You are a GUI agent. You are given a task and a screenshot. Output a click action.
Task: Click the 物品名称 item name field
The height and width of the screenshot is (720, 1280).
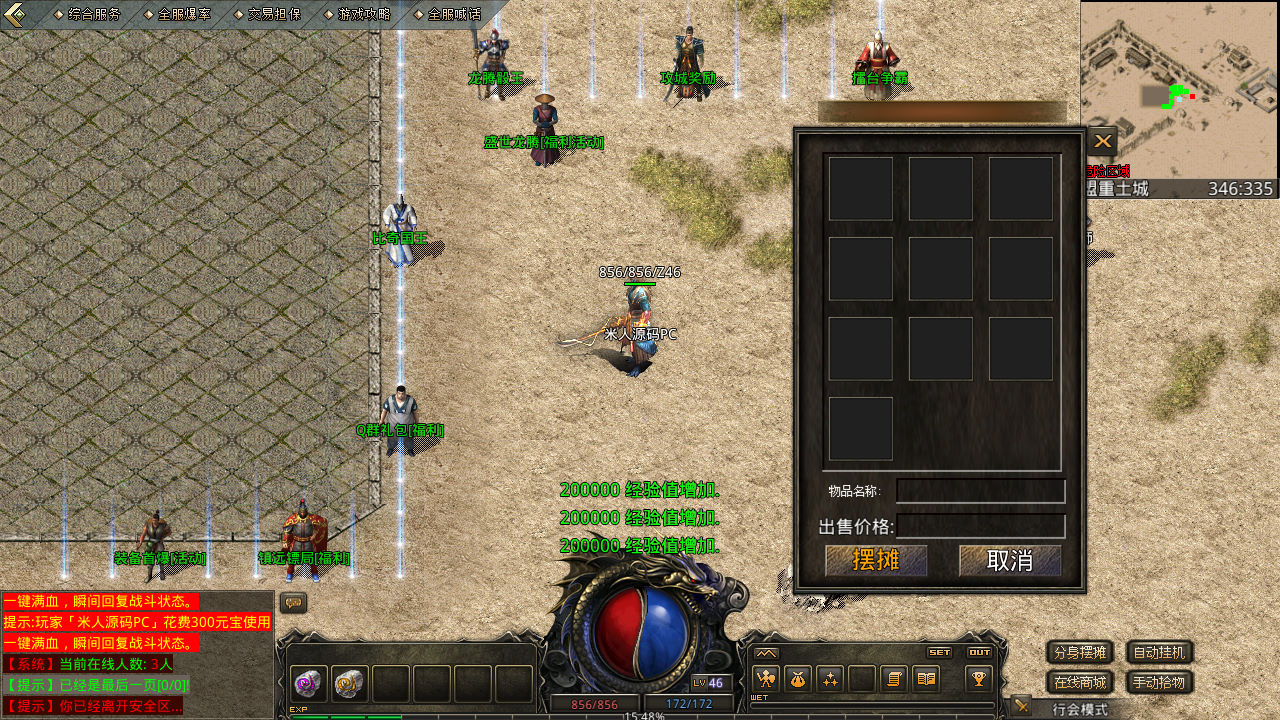pyautogui.click(x=980, y=491)
